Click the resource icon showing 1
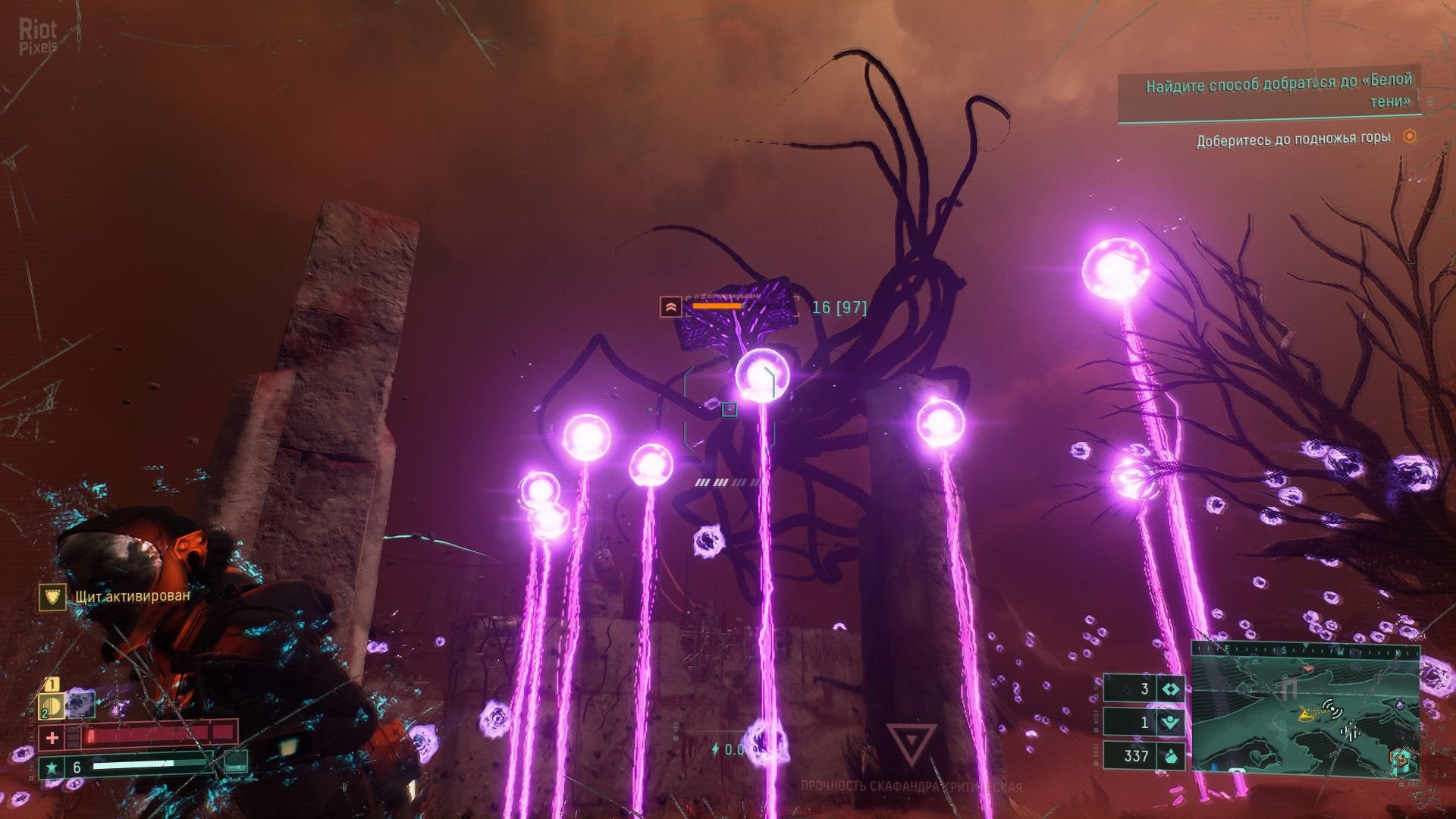Screen dimensions: 1456x819 pyautogui.click(x=1171, y=722)
